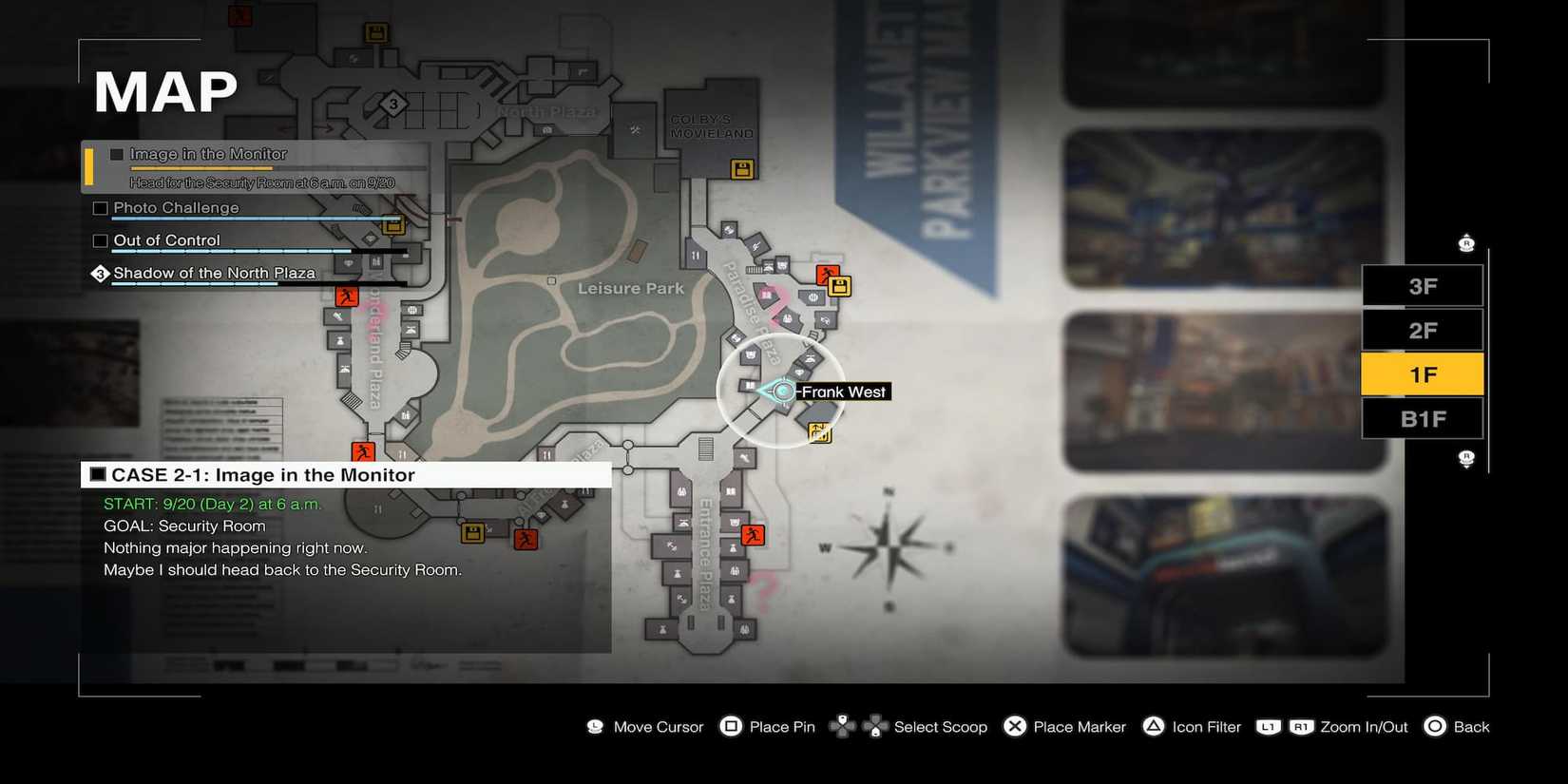Viewport: 1568px width, 784px height.
Task: Select the Move Cursor icon
Action: pos(594,726)
